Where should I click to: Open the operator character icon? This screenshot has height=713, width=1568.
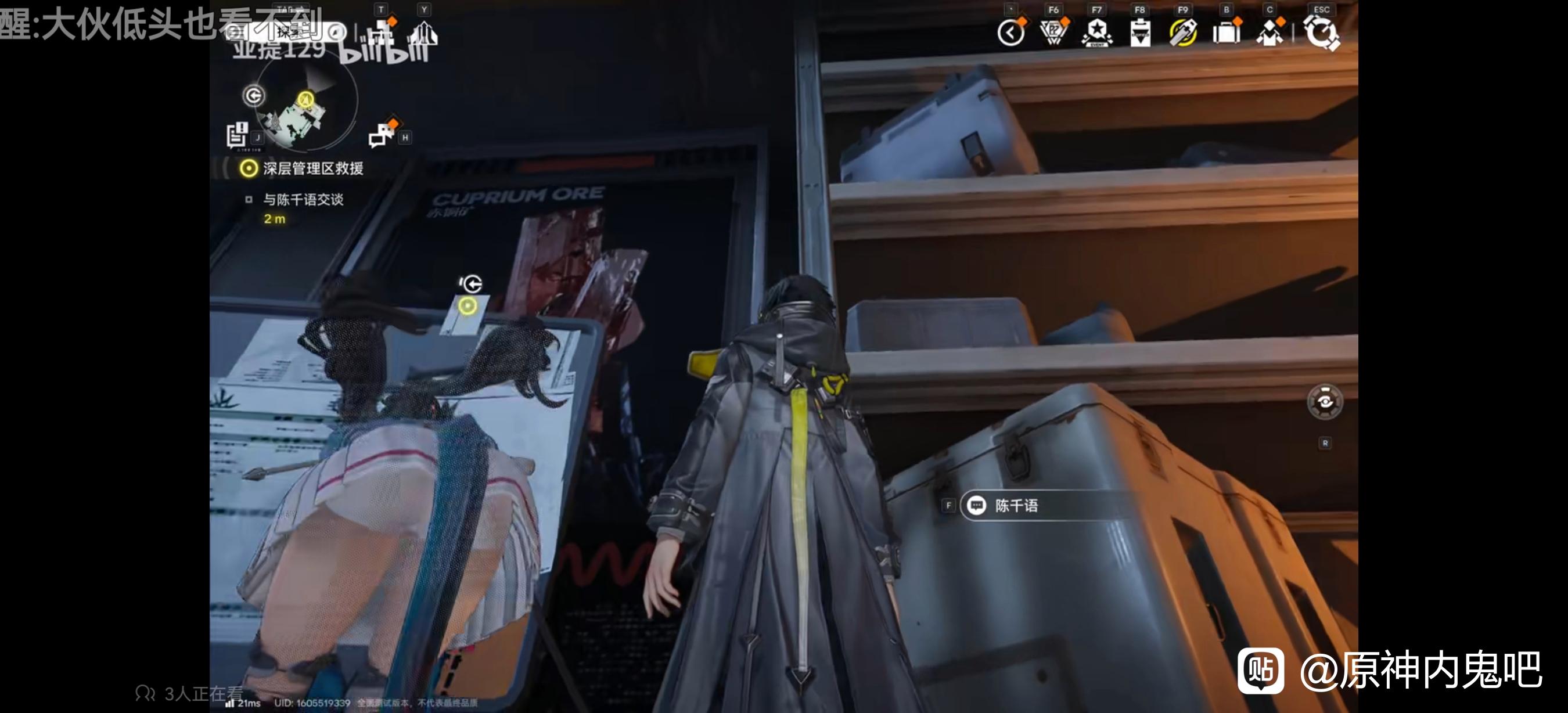point(1269,33)
